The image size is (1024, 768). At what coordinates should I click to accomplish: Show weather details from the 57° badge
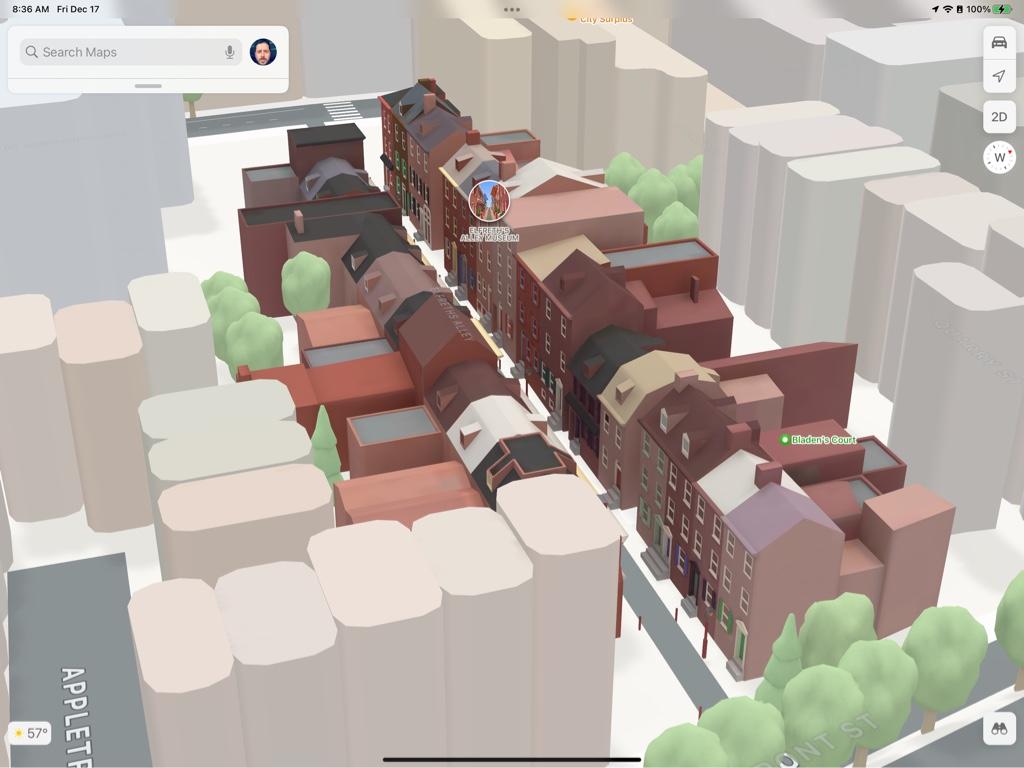coord(29,733)
